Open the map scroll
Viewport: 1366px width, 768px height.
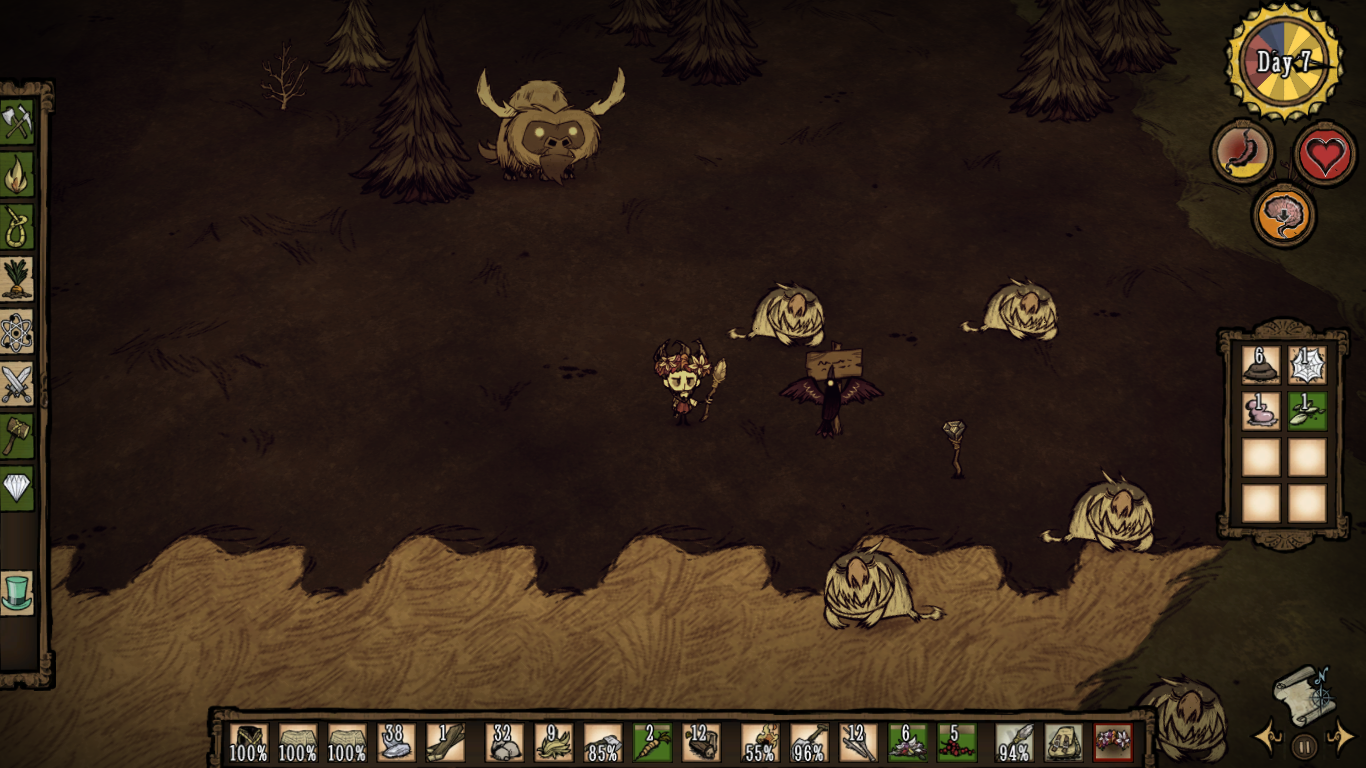[x=1304, y=693]
